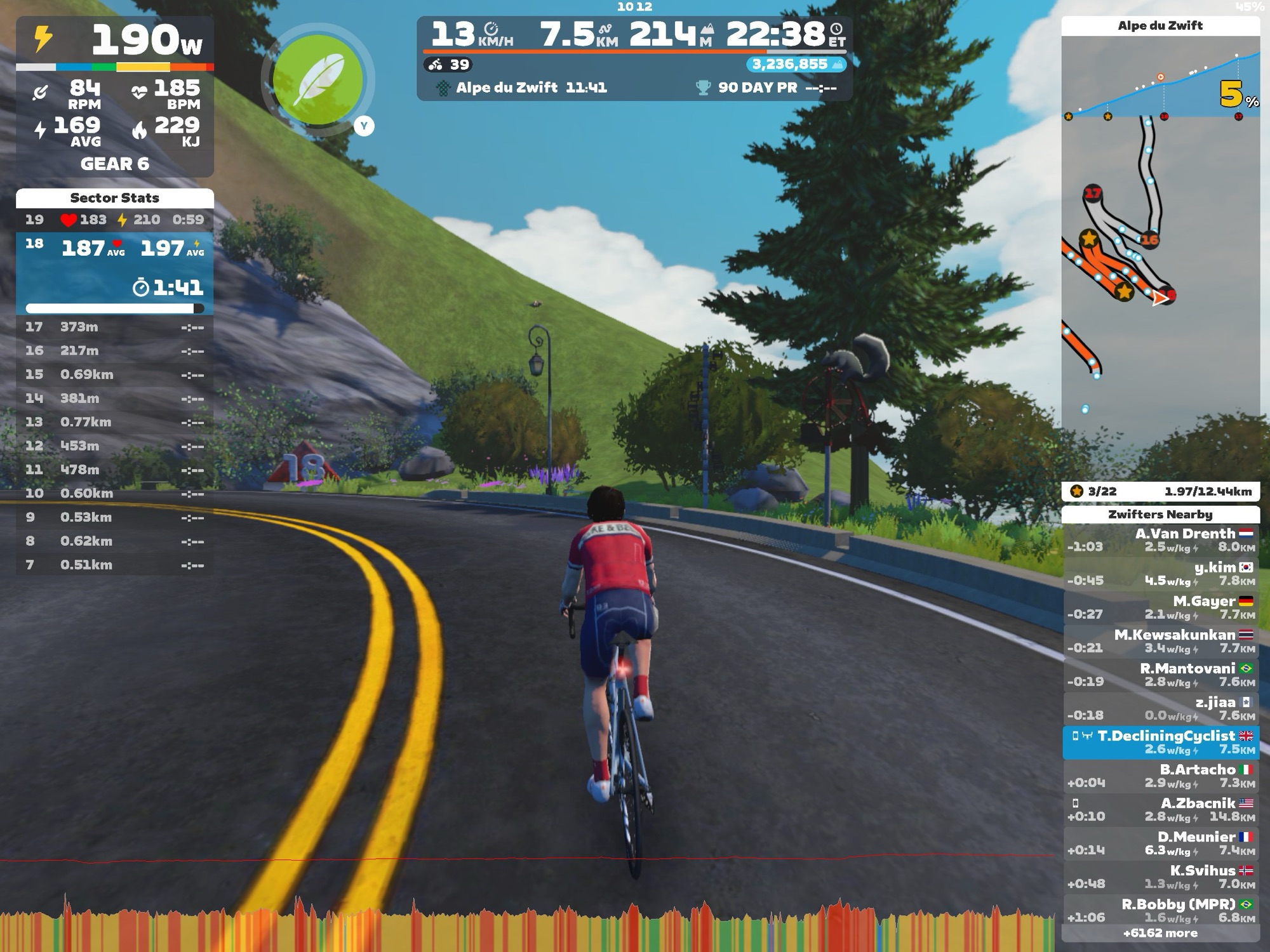
Task: Open the 190w power display panel
Action: tap(114, 41)
